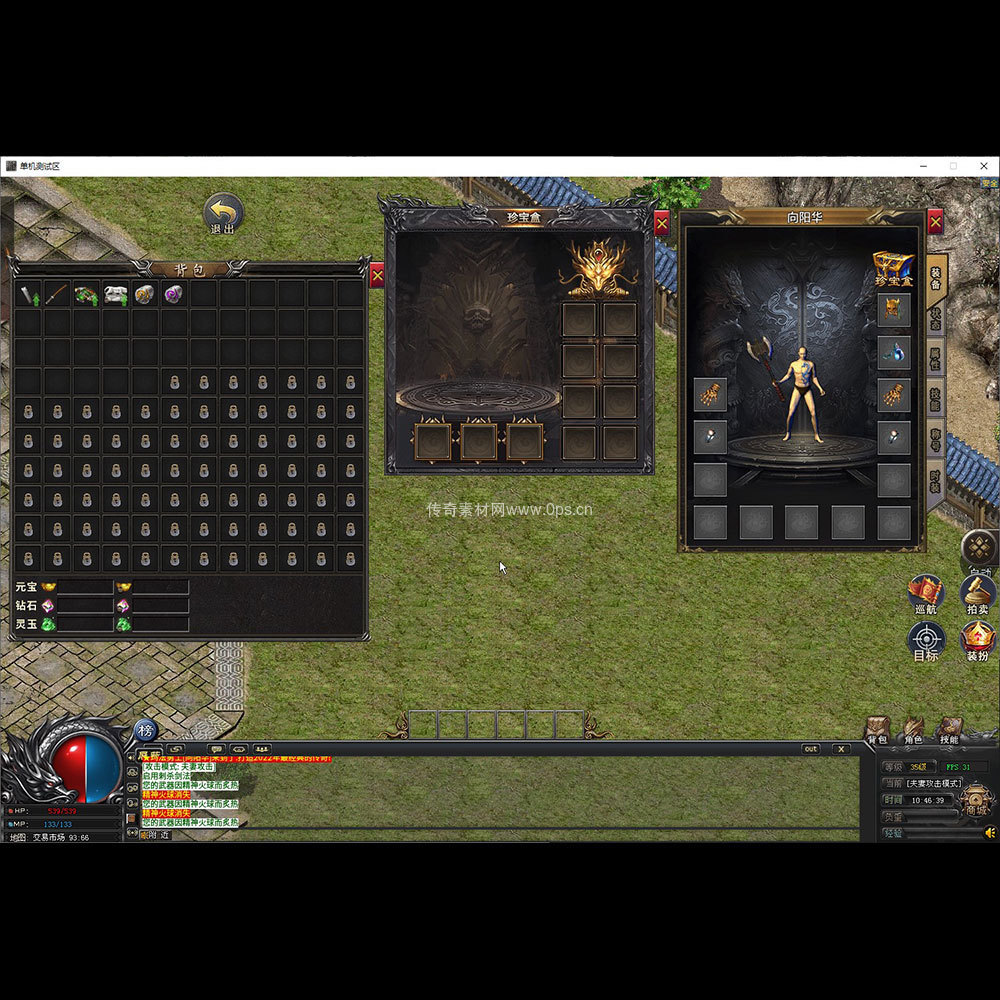Open the 技能 skills tab

pos(936,397)
